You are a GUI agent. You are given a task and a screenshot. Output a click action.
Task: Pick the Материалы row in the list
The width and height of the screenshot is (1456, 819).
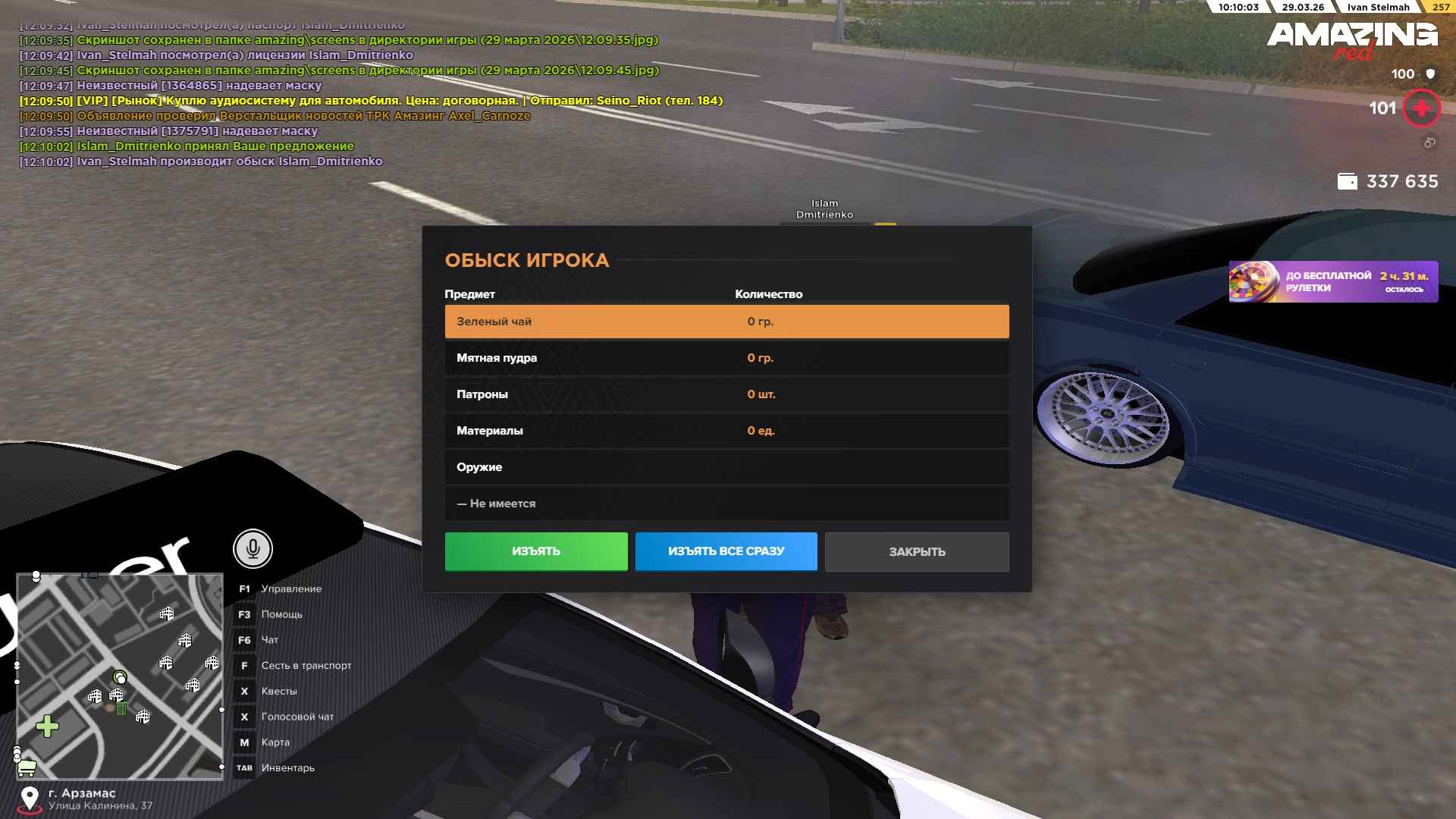[x=726, y=431]
